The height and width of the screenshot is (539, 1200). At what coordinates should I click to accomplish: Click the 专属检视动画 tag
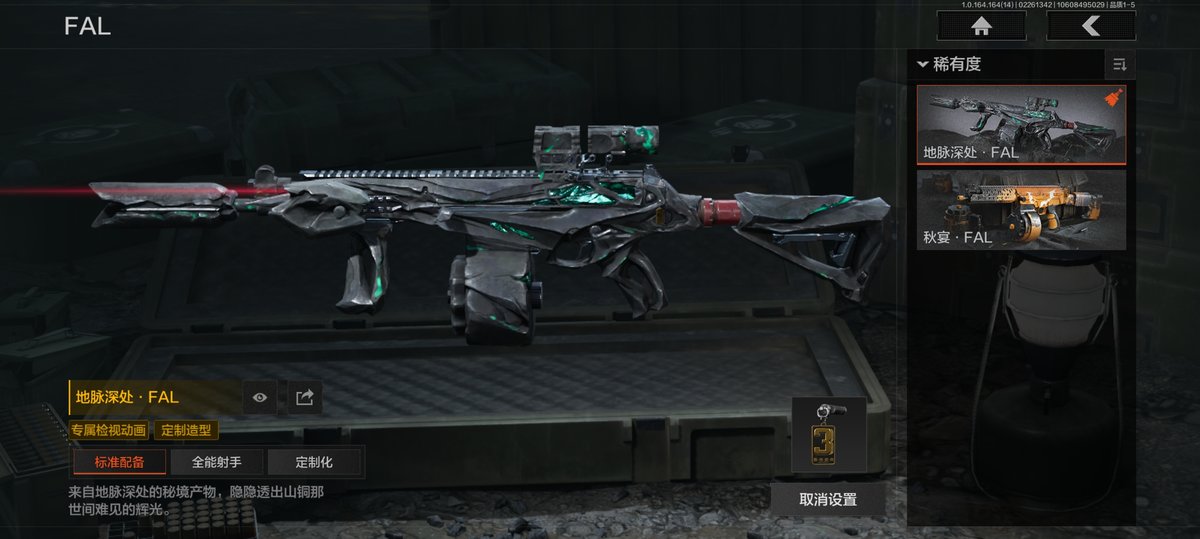pyautogui.click(x=109, y=430)
